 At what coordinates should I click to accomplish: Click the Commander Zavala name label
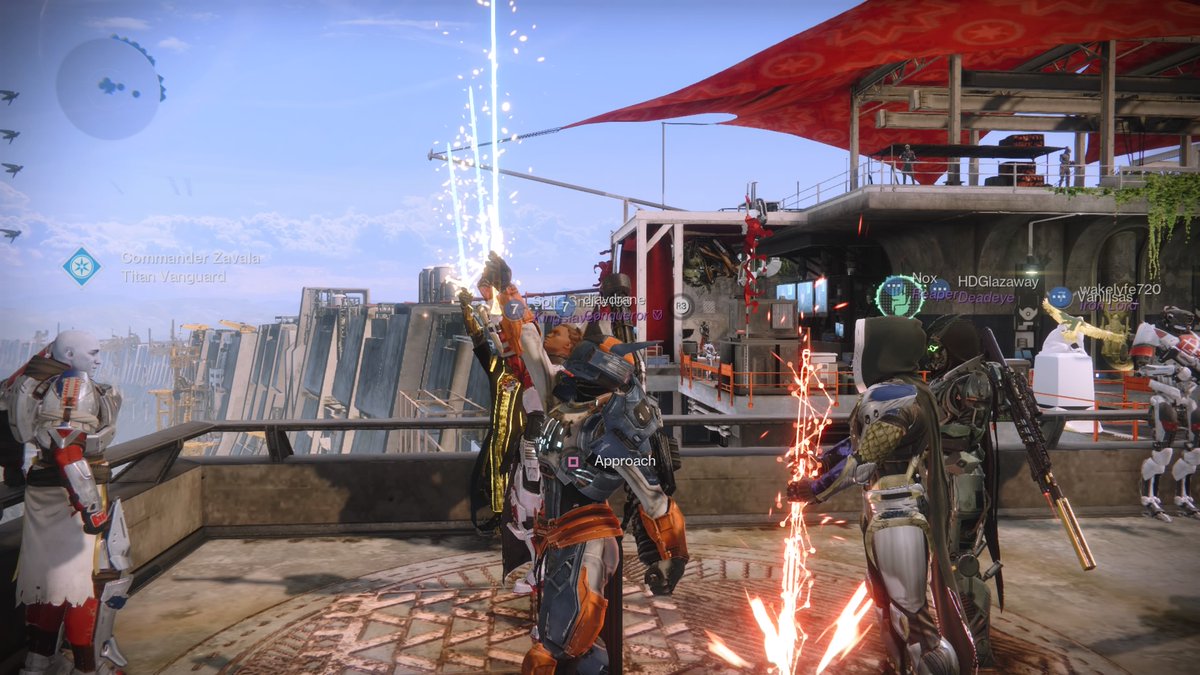coord(191,258)
